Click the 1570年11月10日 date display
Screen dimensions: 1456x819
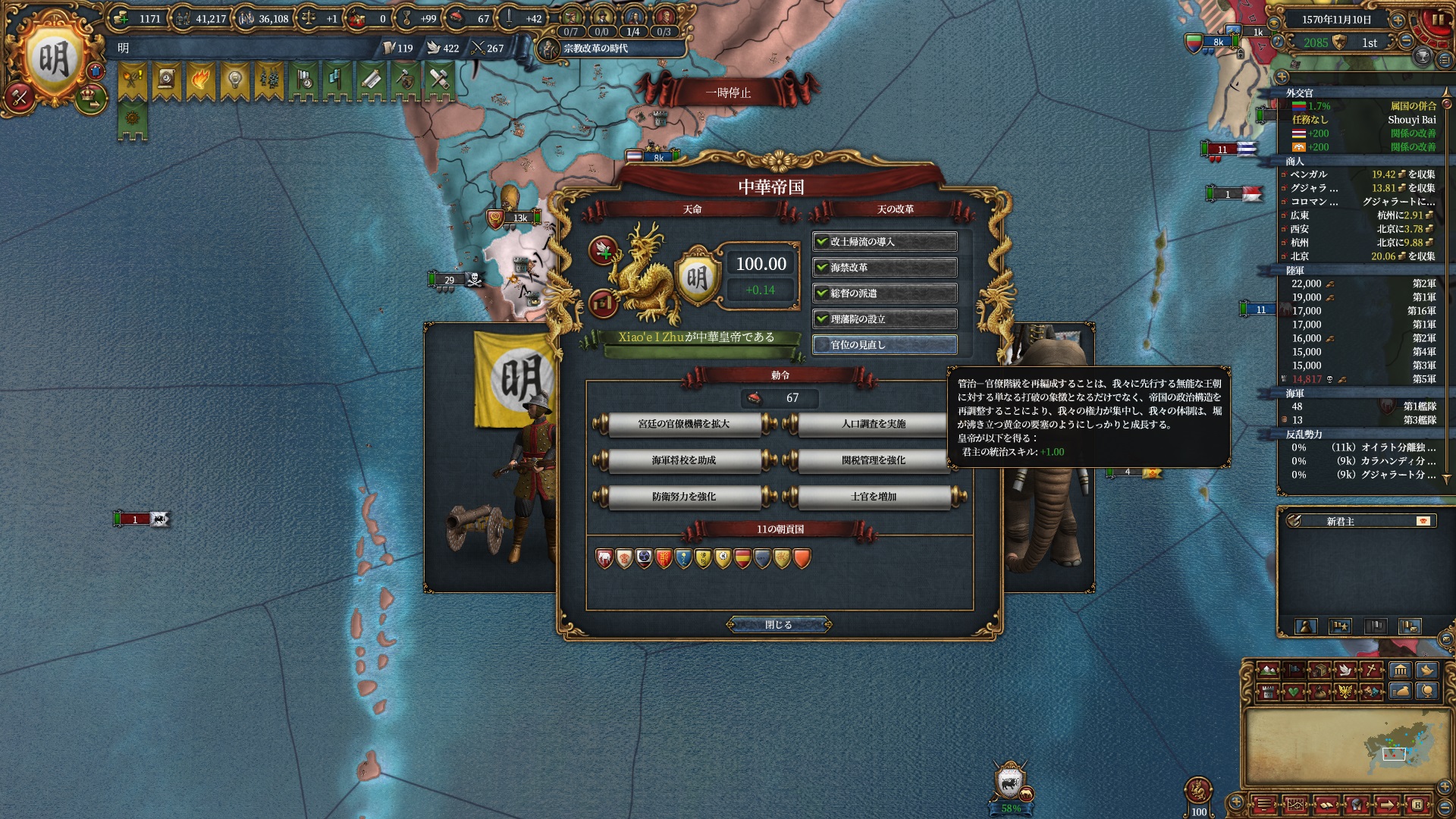pyautogui.click(x=1336, y=20)
